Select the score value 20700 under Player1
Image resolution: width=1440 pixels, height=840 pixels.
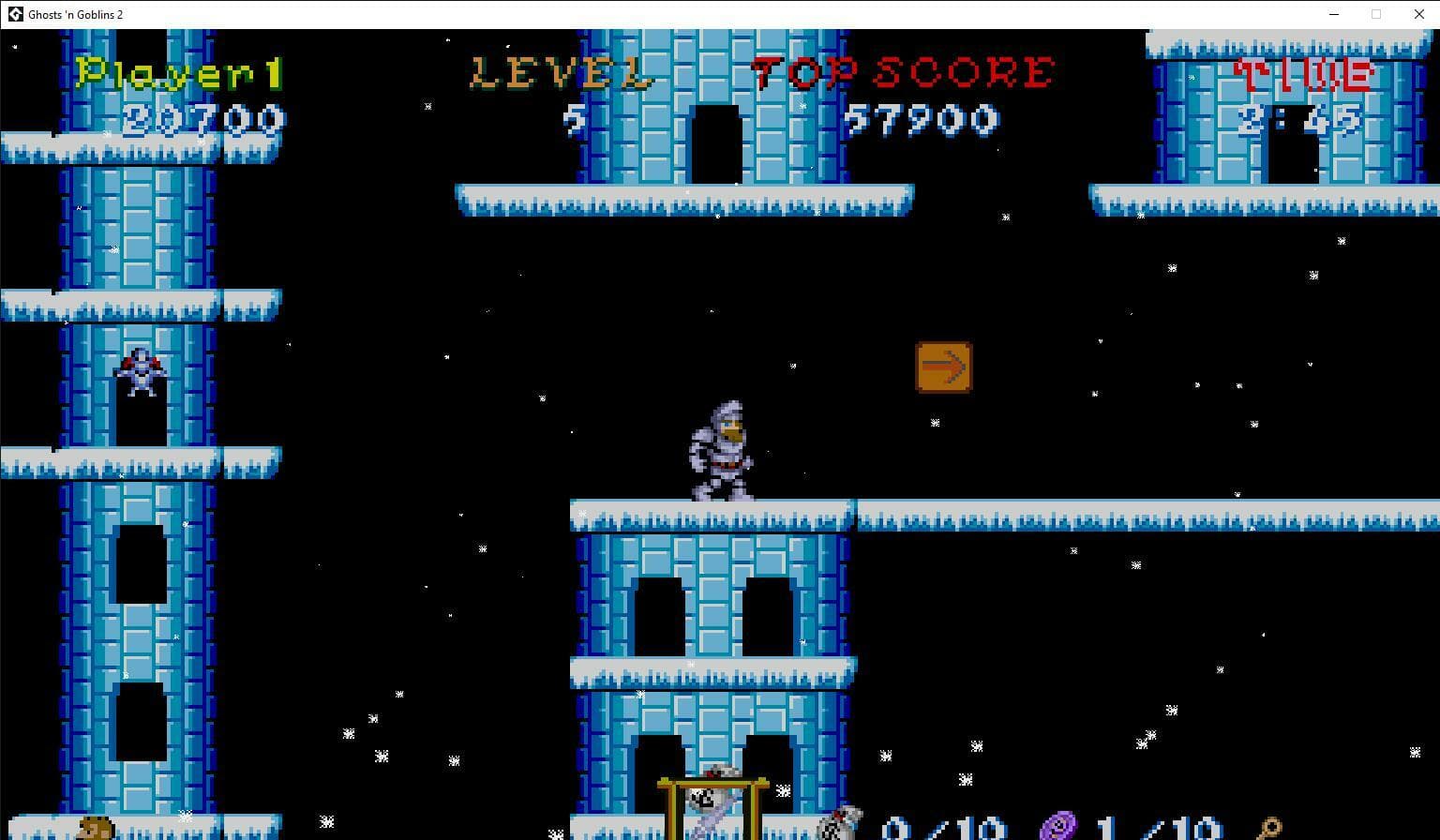click(206, 119)
